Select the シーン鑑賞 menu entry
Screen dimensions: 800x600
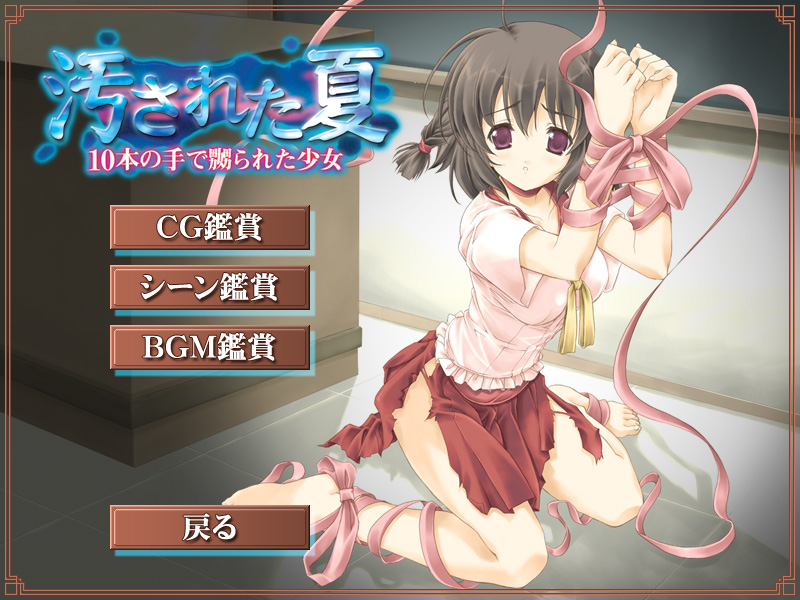[210, 287]
